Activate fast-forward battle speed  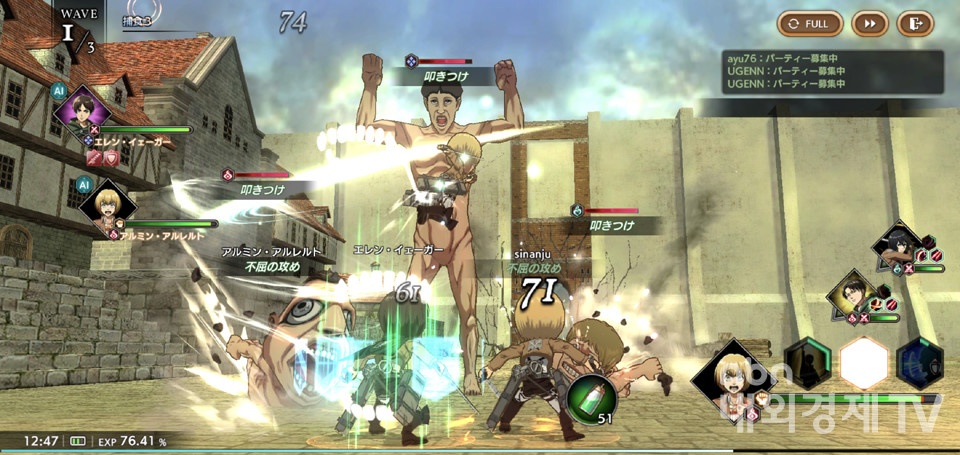coord(870,23)
